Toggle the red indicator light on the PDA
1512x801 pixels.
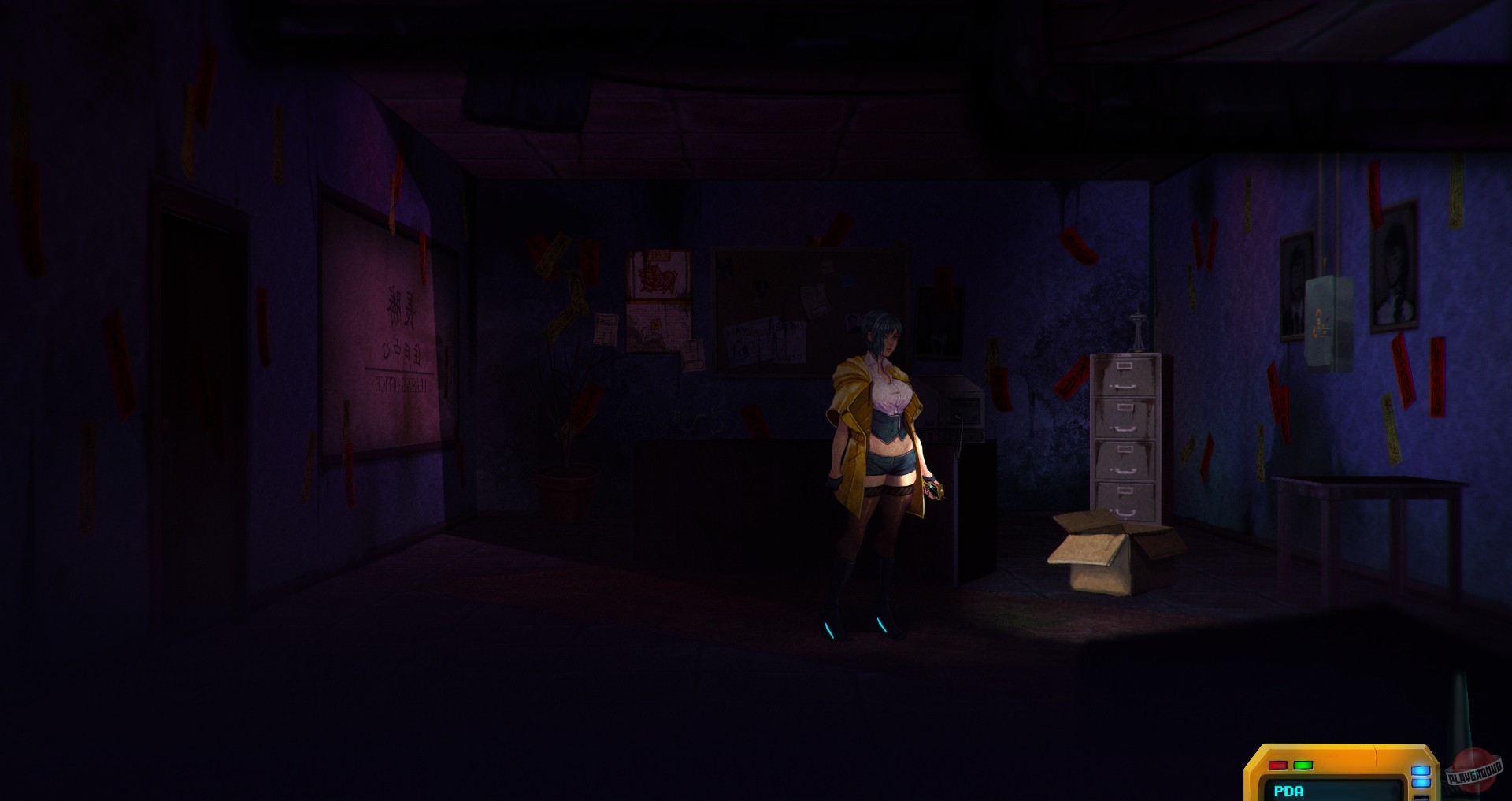[1277, 765]
